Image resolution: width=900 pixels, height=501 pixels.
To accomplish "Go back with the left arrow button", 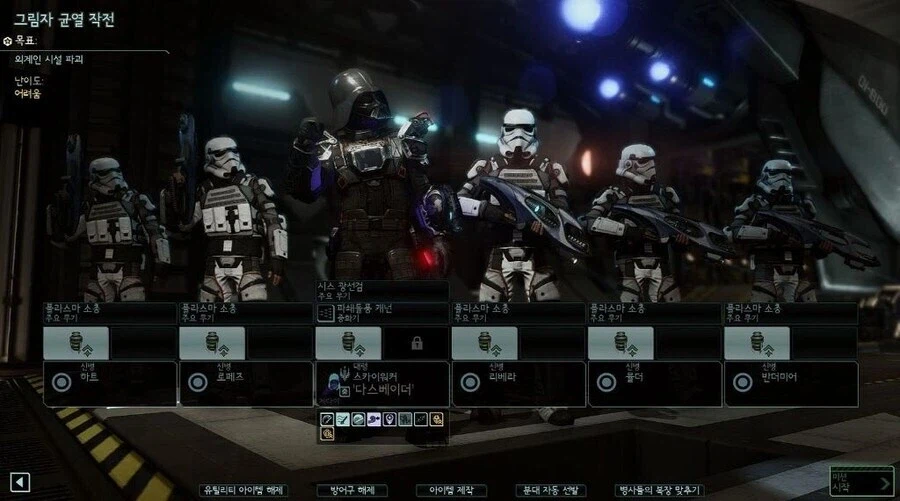I will click(21, 483).
